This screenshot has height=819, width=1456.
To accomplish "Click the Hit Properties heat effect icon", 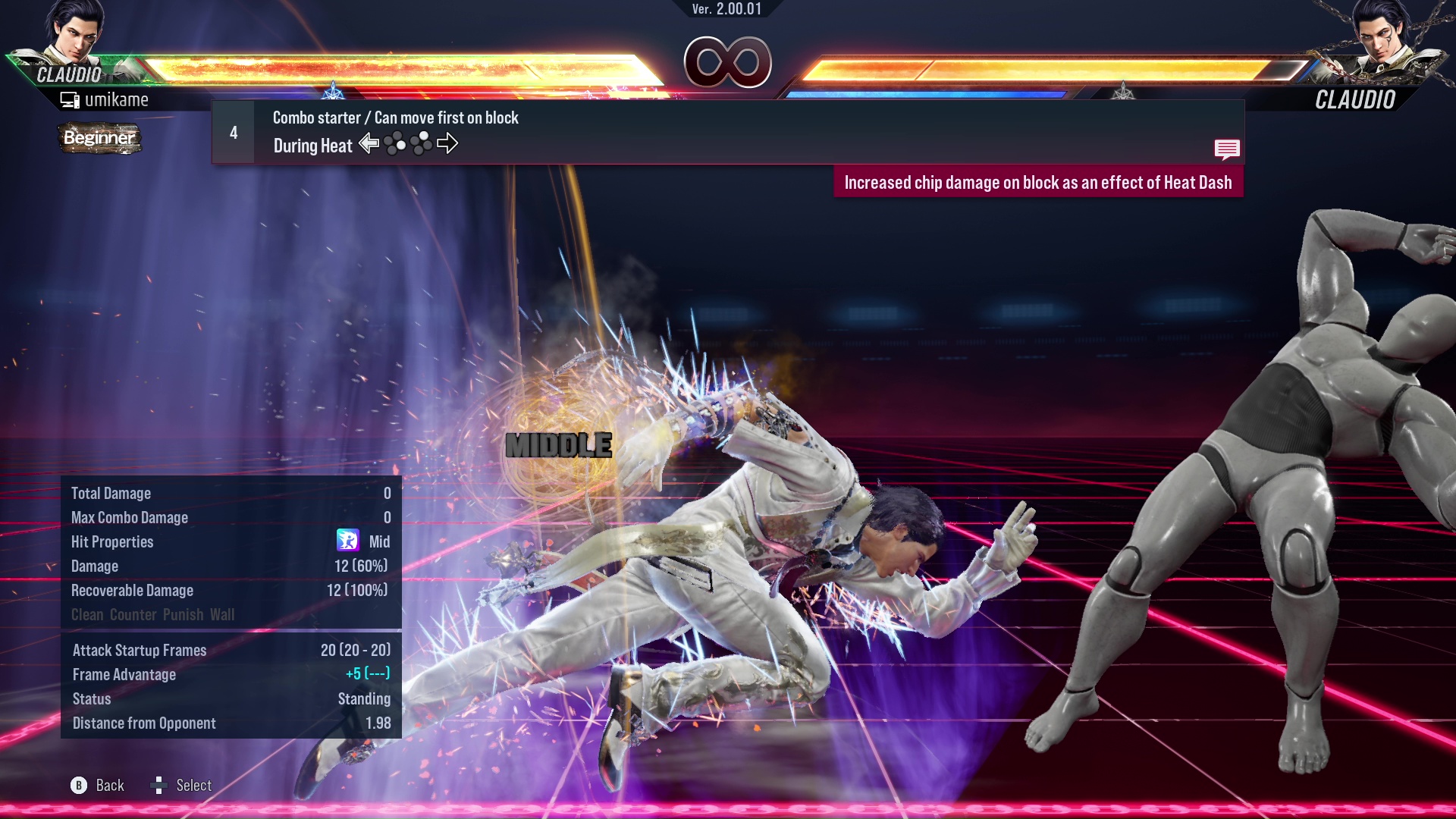I will 348,541.
